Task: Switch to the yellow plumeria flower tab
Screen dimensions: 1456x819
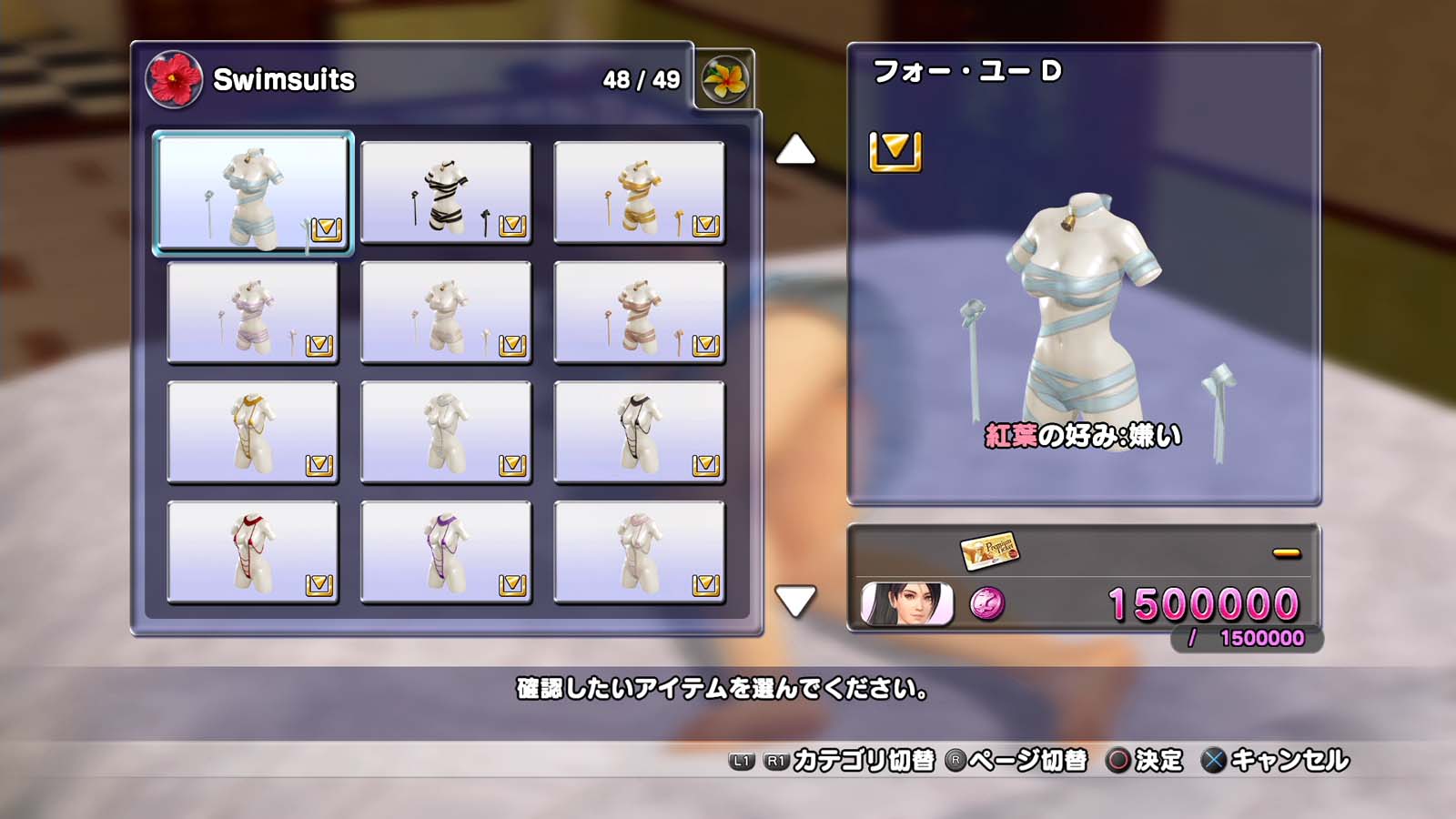Action: click(725, 79)
